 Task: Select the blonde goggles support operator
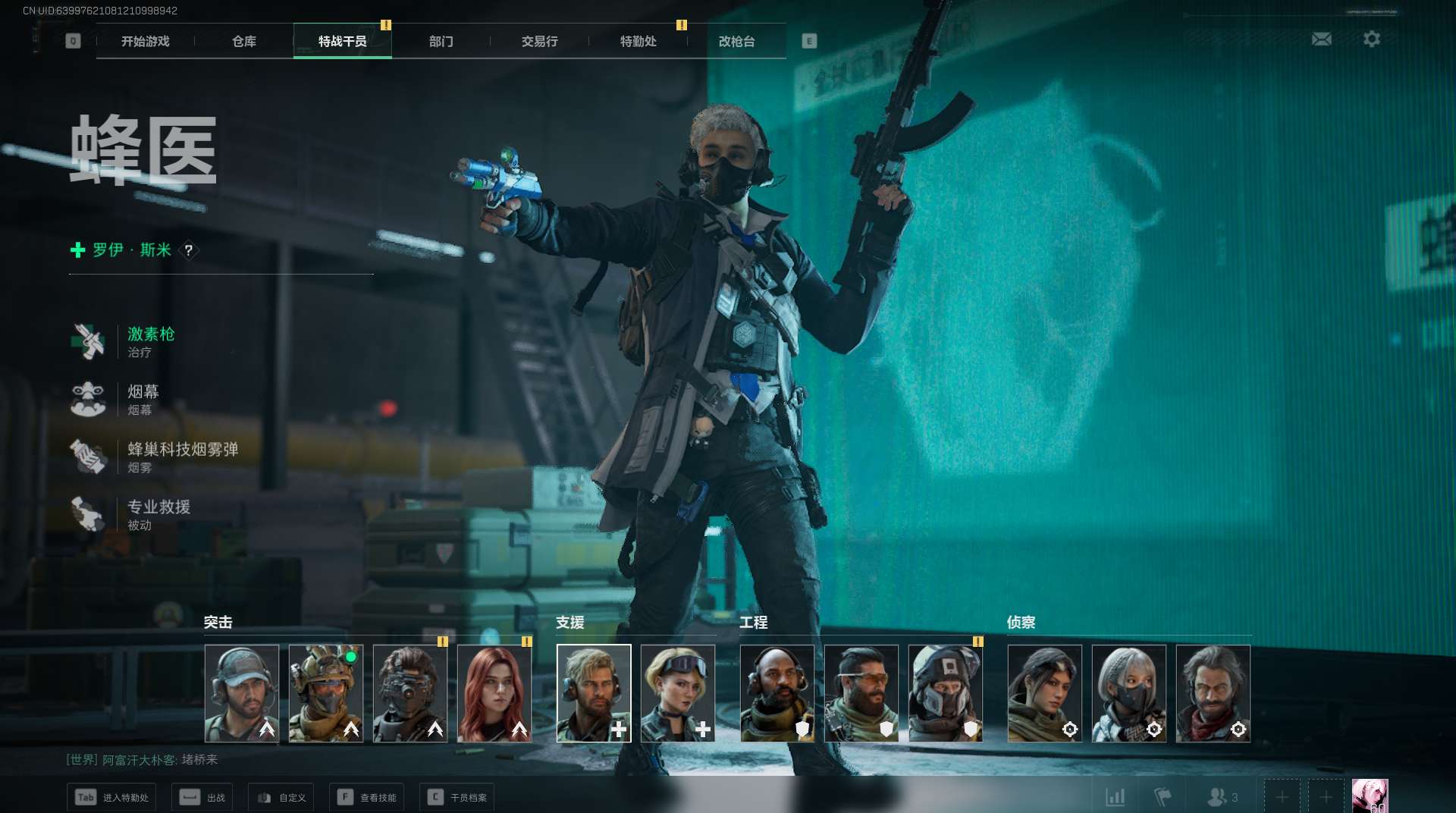(x=677, y=693)
